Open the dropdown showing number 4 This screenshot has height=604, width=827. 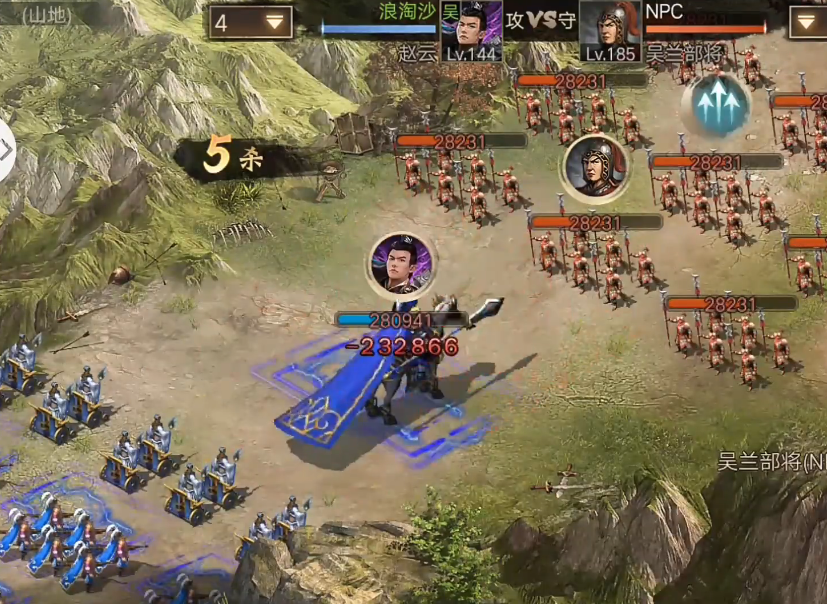point(250,22)
